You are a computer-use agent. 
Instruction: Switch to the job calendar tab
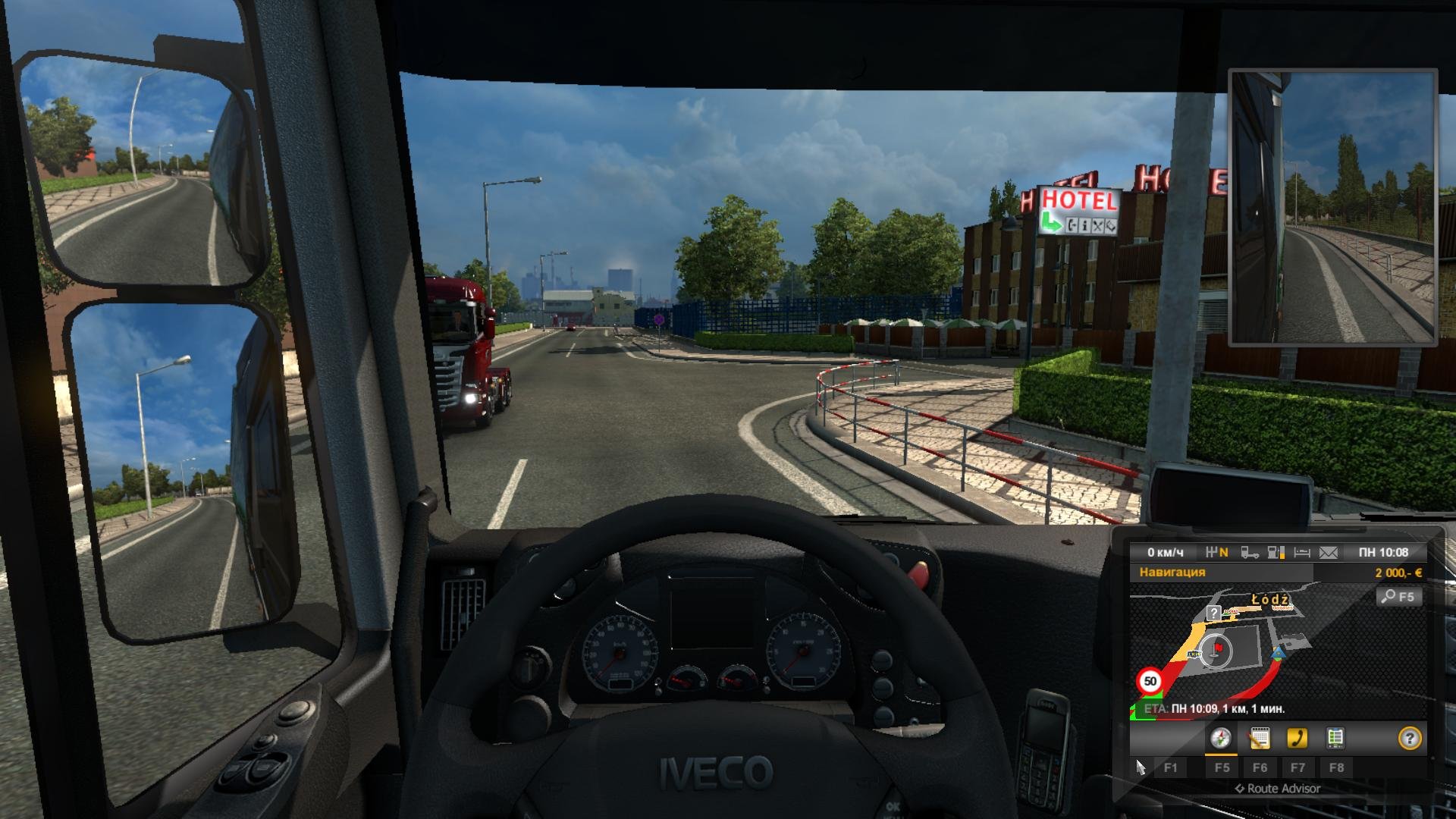pyautogui.click(x=1259, y=738)
